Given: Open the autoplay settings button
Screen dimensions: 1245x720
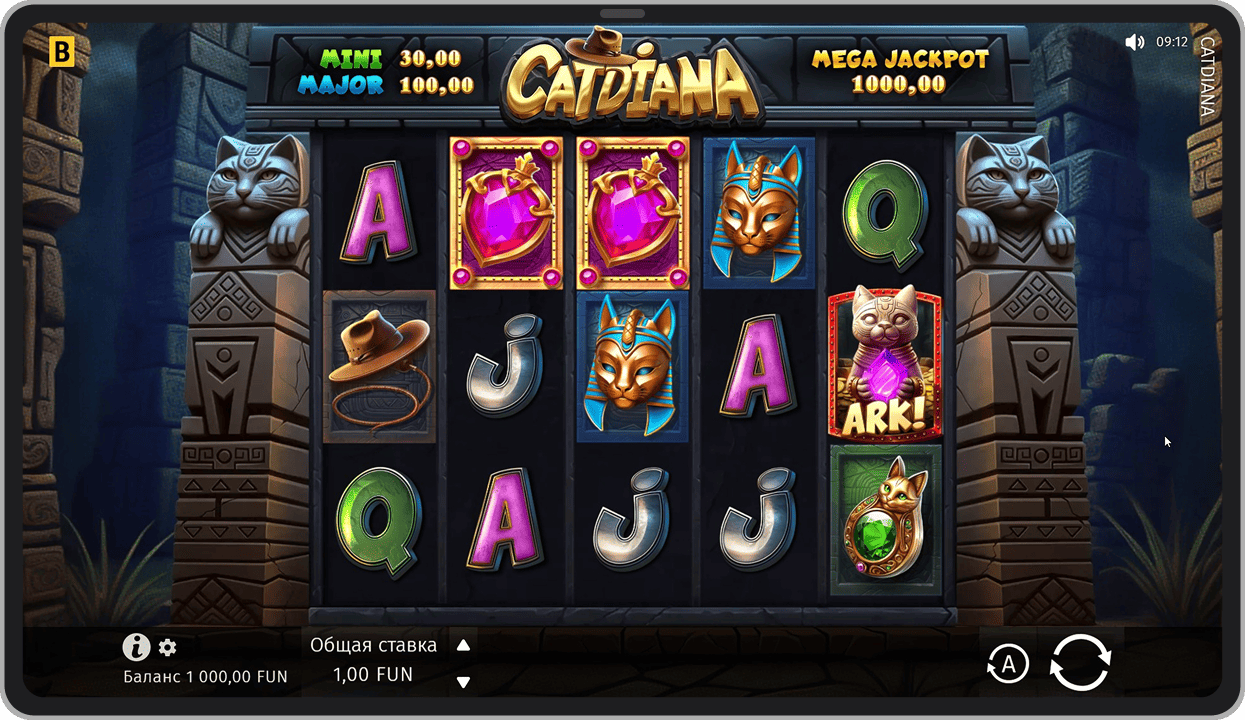Looking at the screenshot, I should 1008,663.
